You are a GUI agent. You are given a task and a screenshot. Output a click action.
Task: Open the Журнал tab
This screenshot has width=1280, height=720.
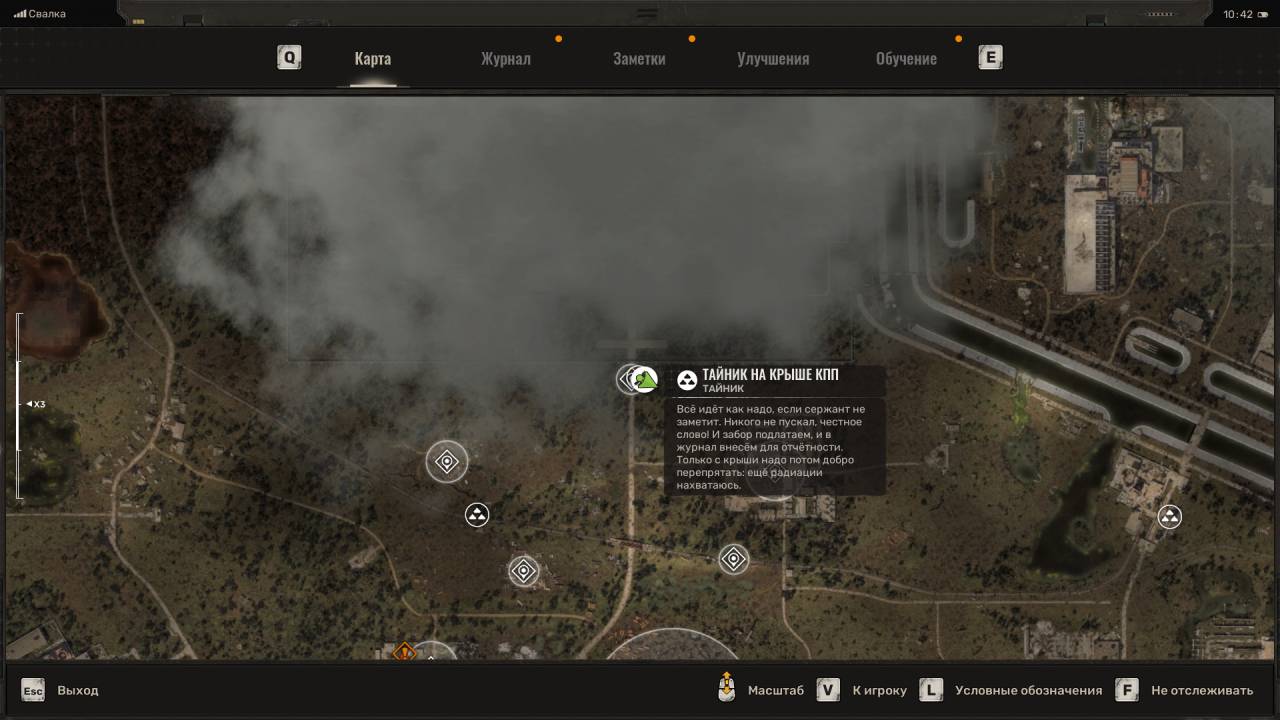(x=505, y=58)
